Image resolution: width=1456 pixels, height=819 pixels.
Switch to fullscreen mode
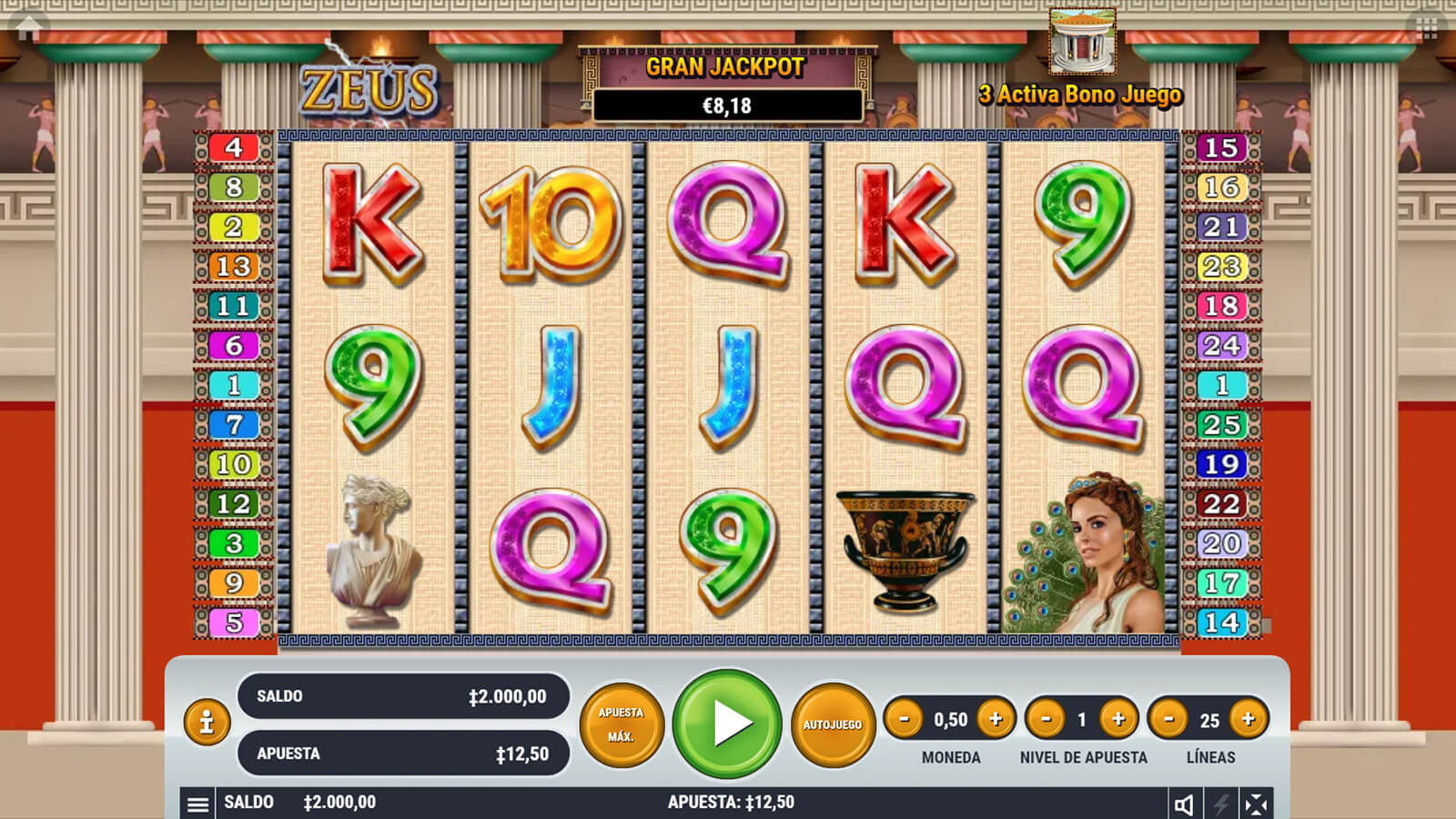pyautogui.click(x=1256, y=804)
